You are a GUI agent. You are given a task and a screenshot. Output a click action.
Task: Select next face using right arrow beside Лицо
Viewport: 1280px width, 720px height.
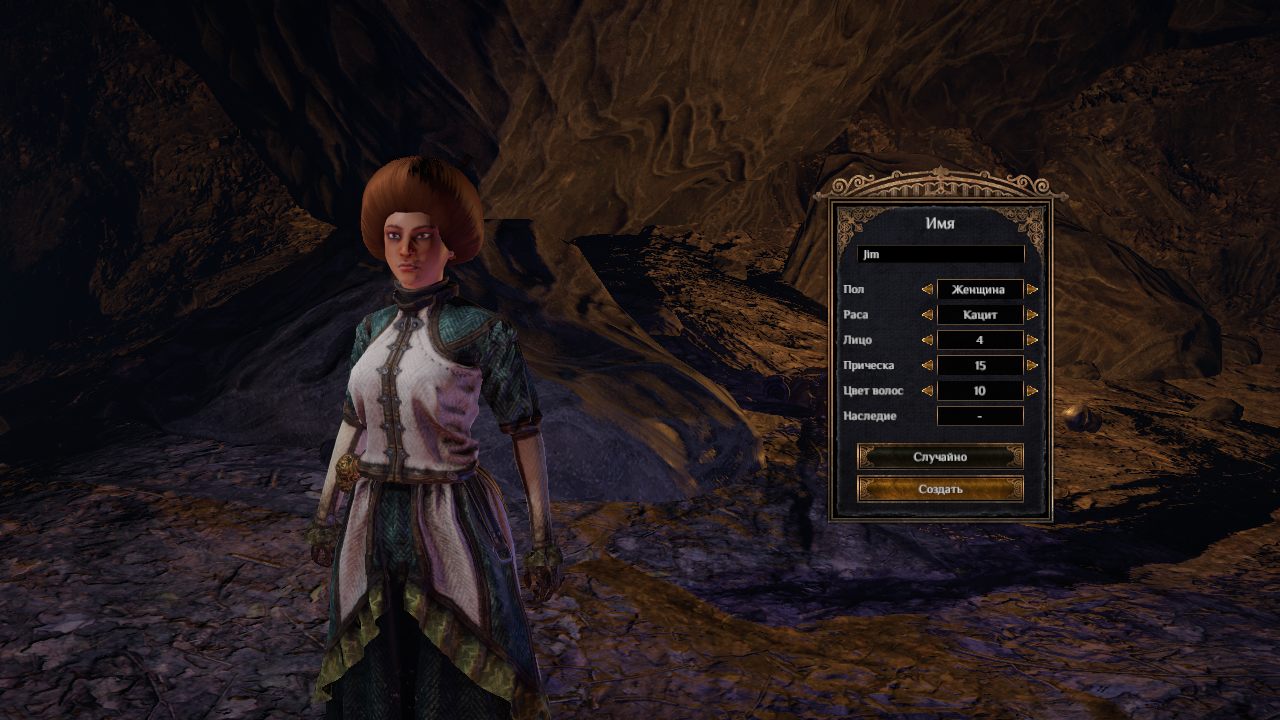point(1032,340)
